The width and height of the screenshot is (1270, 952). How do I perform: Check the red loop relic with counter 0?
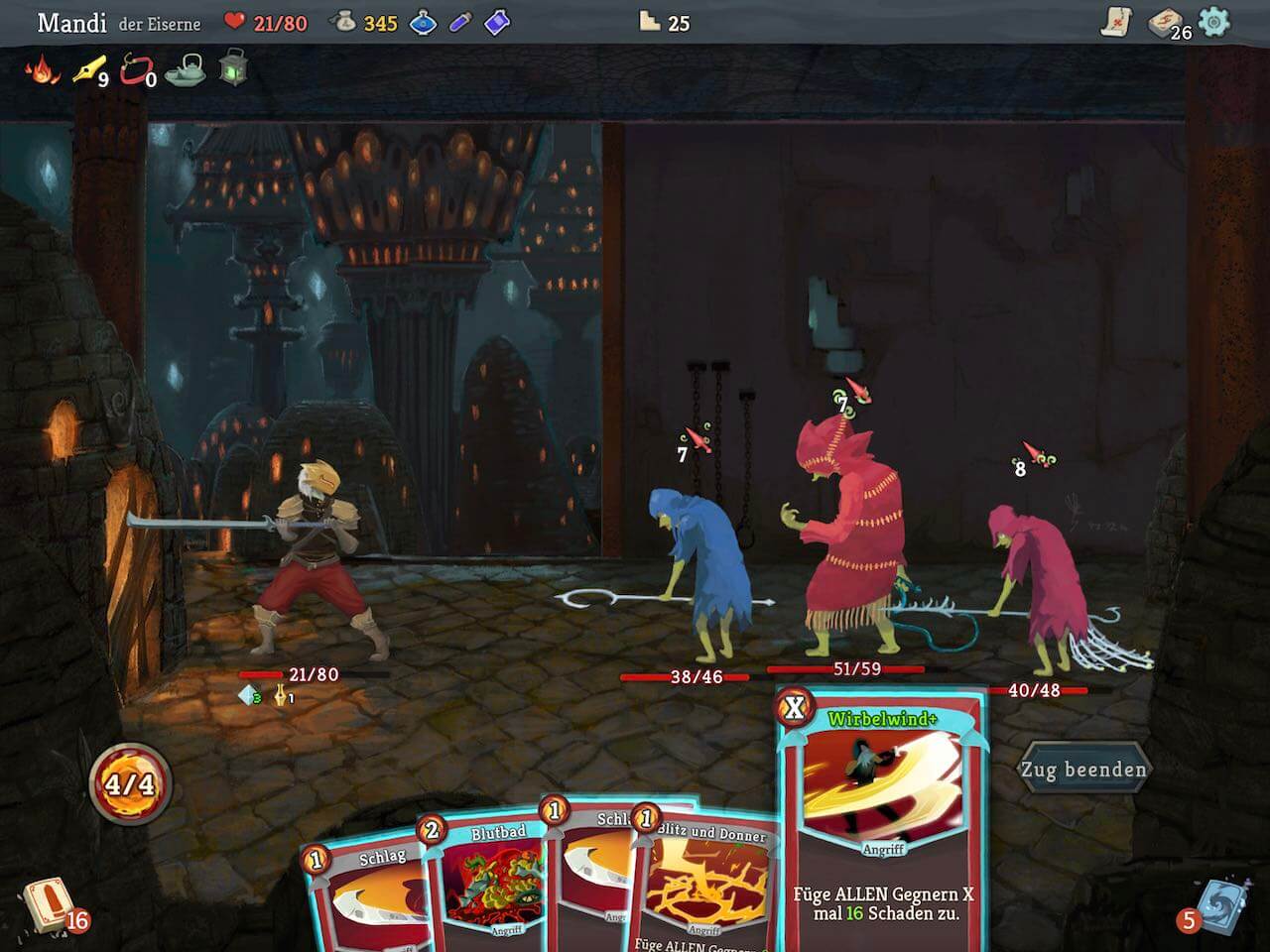coord(136,70)
